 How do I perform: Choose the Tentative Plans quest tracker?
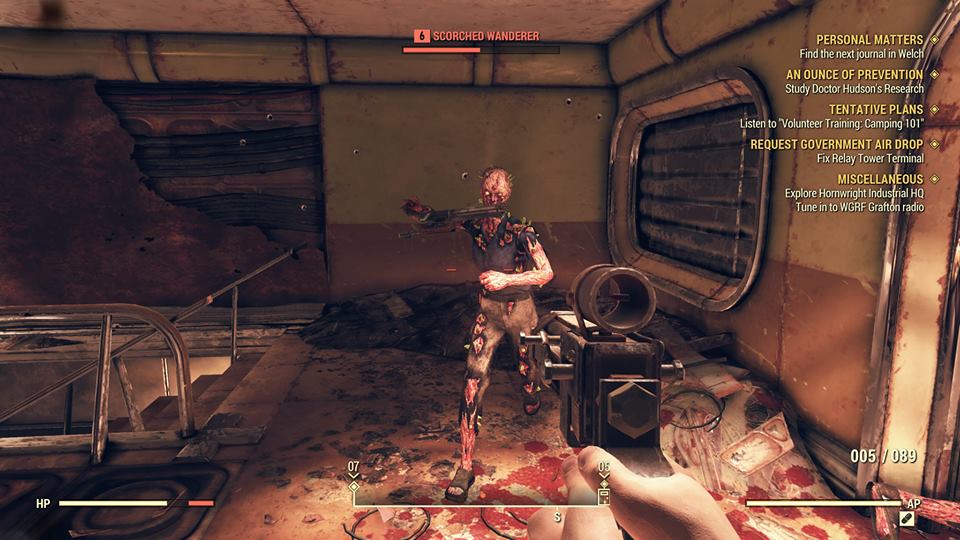point(876,110)
